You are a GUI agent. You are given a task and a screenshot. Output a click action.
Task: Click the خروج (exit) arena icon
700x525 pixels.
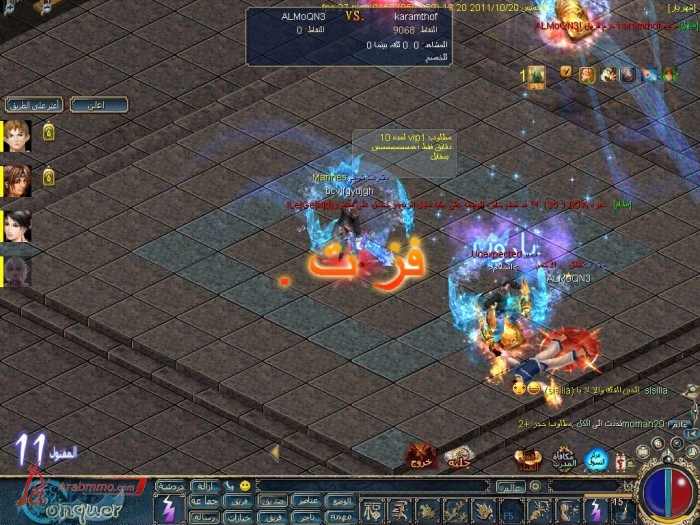[419, 456]
